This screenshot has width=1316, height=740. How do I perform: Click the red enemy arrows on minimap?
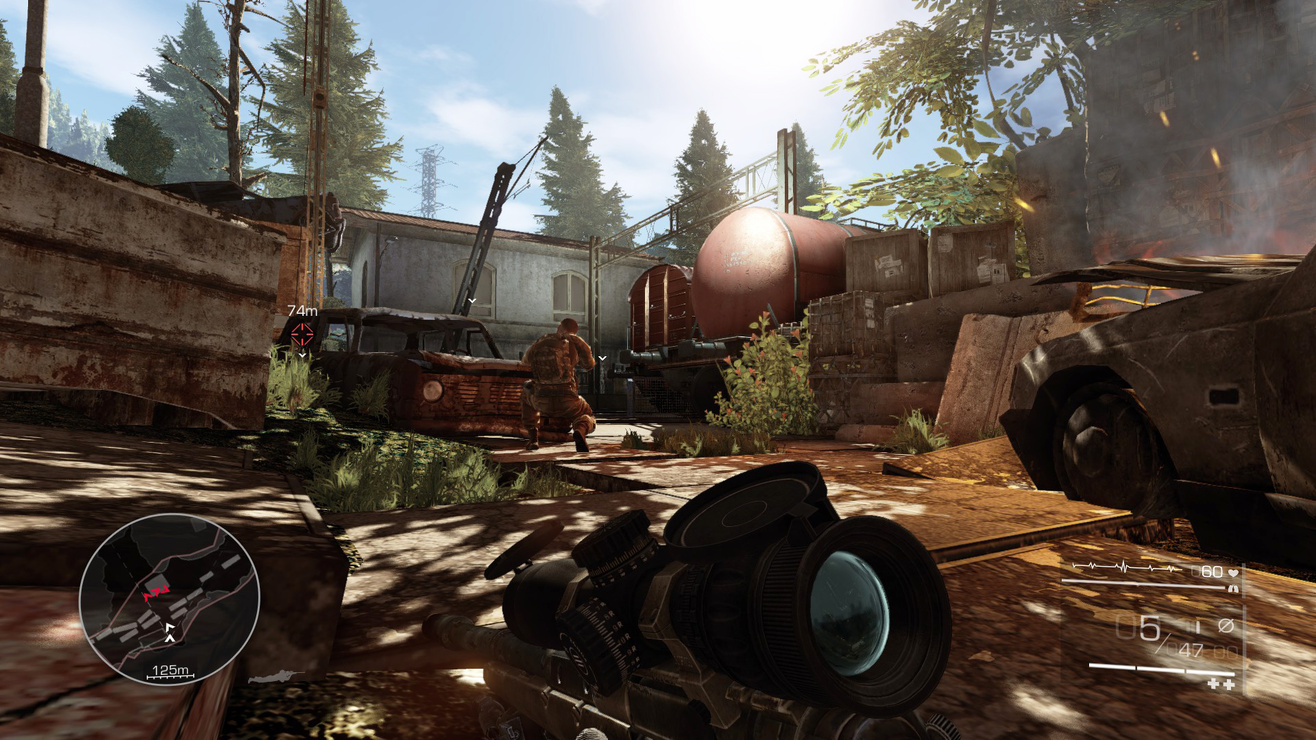pyautogui.click(x=153, y=595)
